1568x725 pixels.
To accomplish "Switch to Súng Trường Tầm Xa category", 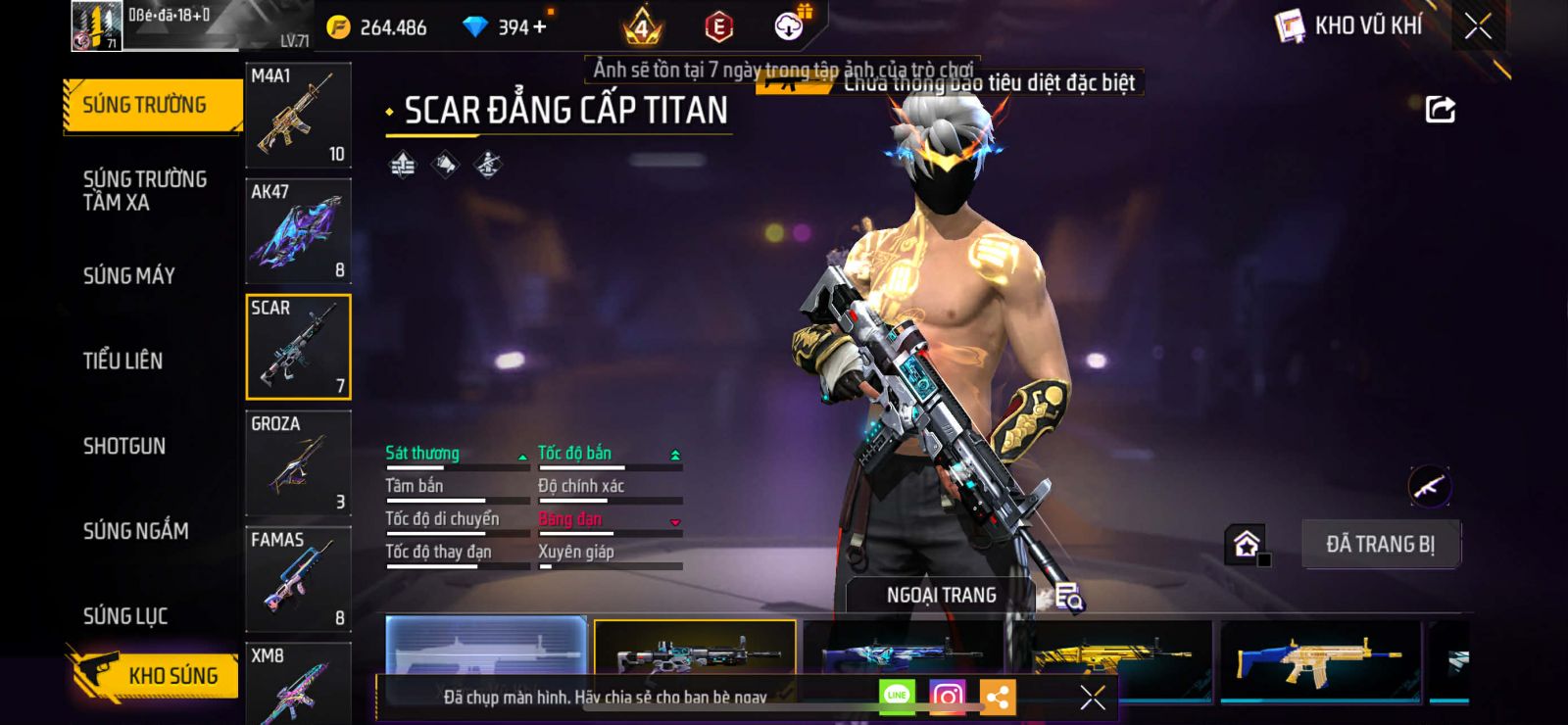I will (145, 191).
